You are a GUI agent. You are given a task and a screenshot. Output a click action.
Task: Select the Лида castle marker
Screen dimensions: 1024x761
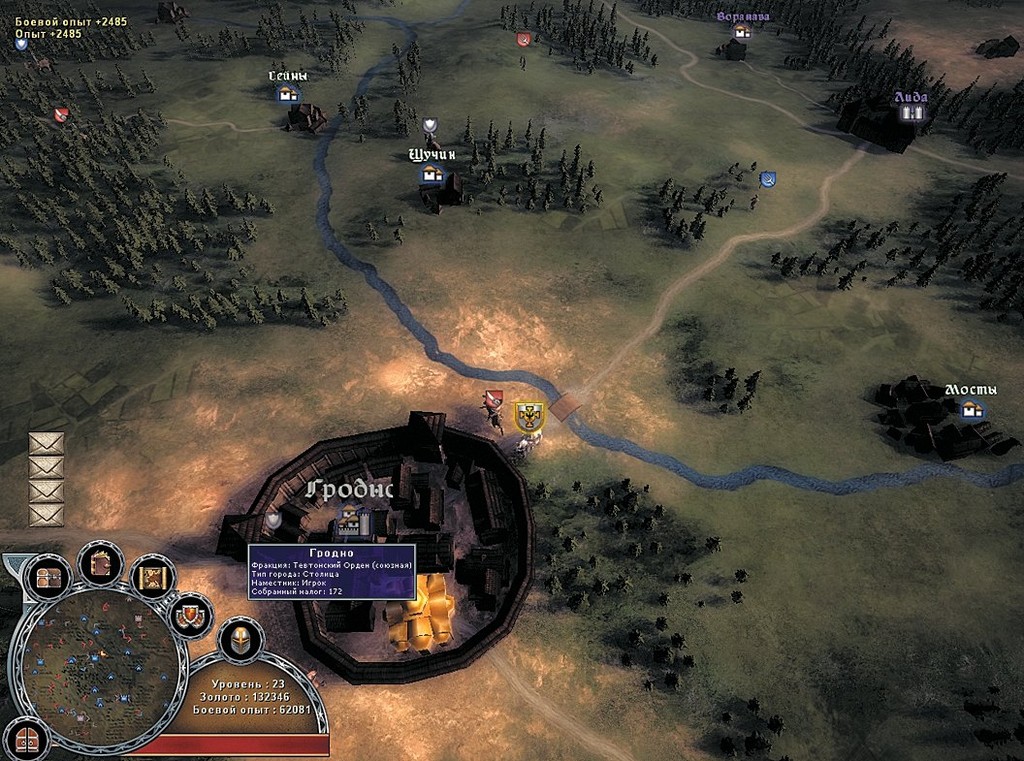[910, 113]
